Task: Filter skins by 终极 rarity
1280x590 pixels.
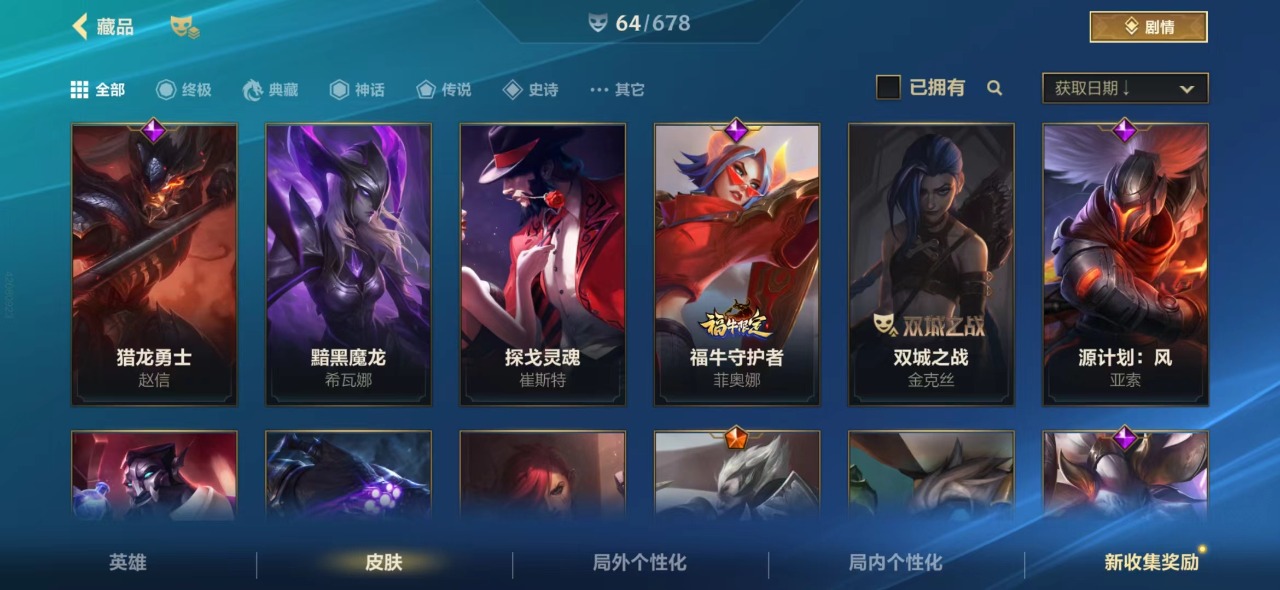Action: pyautogui.click(x=184, y=90)
